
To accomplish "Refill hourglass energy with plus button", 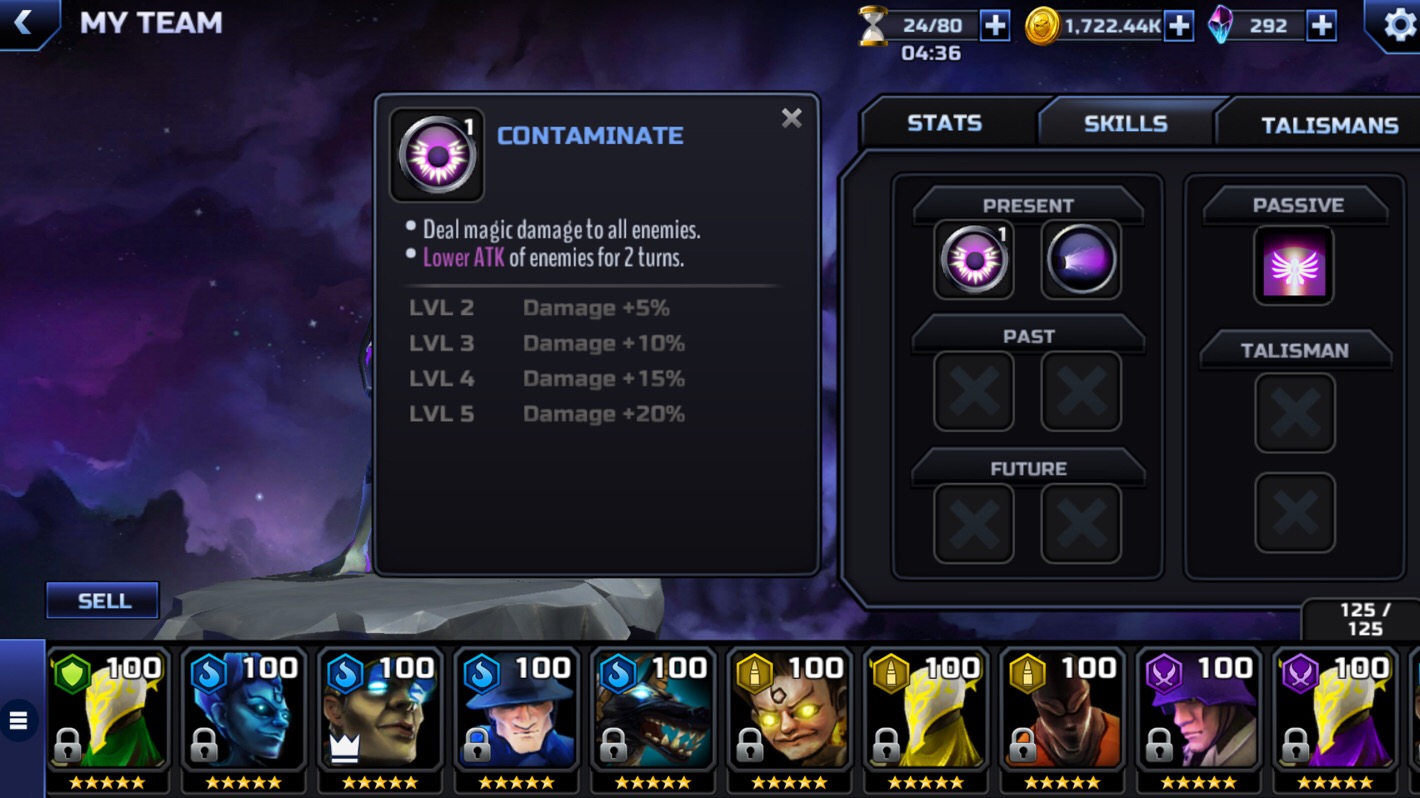I will click(994, 26).
